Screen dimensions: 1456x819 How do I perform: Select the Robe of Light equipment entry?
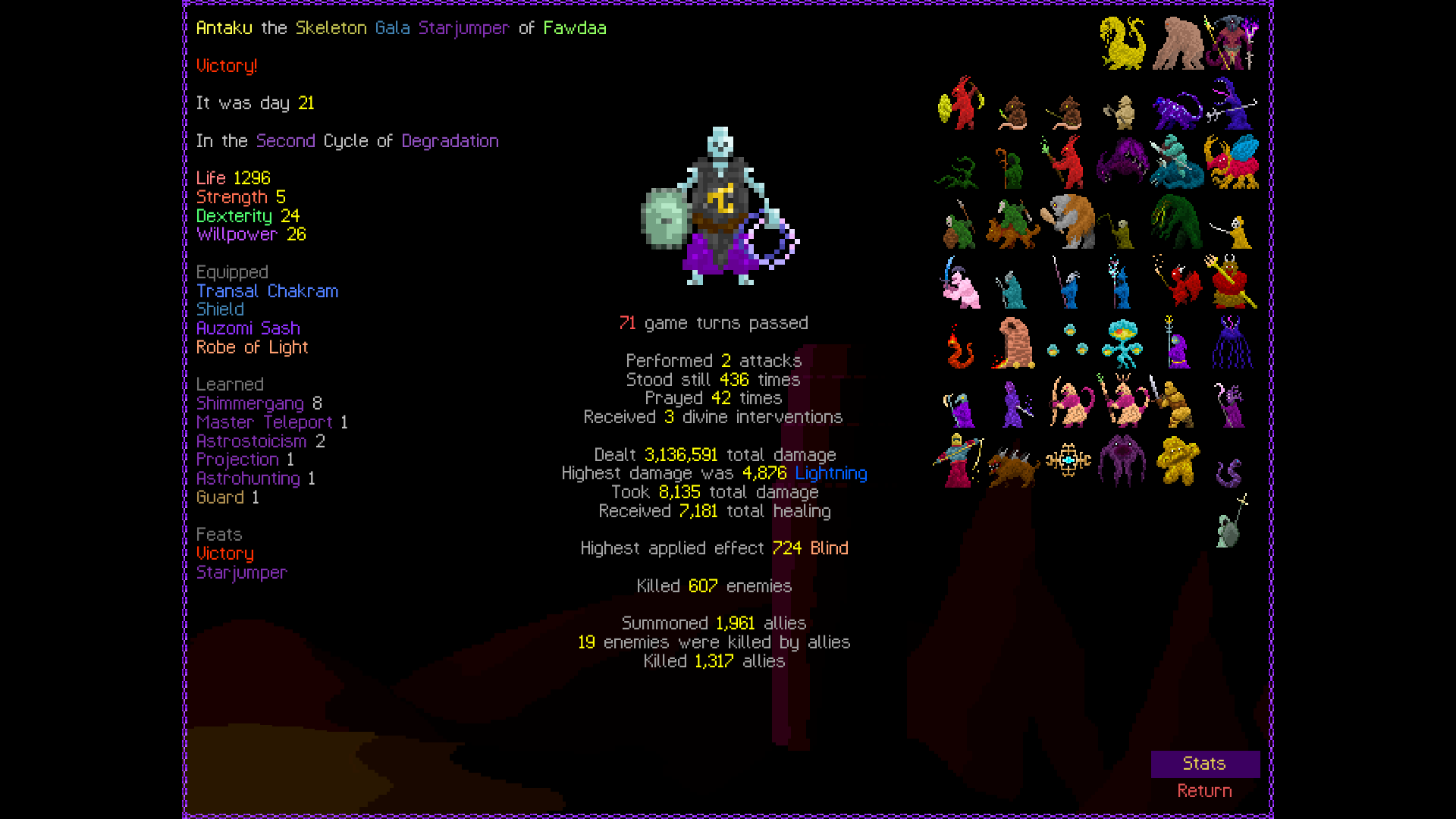pyautogui.click(x=252, y=347)
